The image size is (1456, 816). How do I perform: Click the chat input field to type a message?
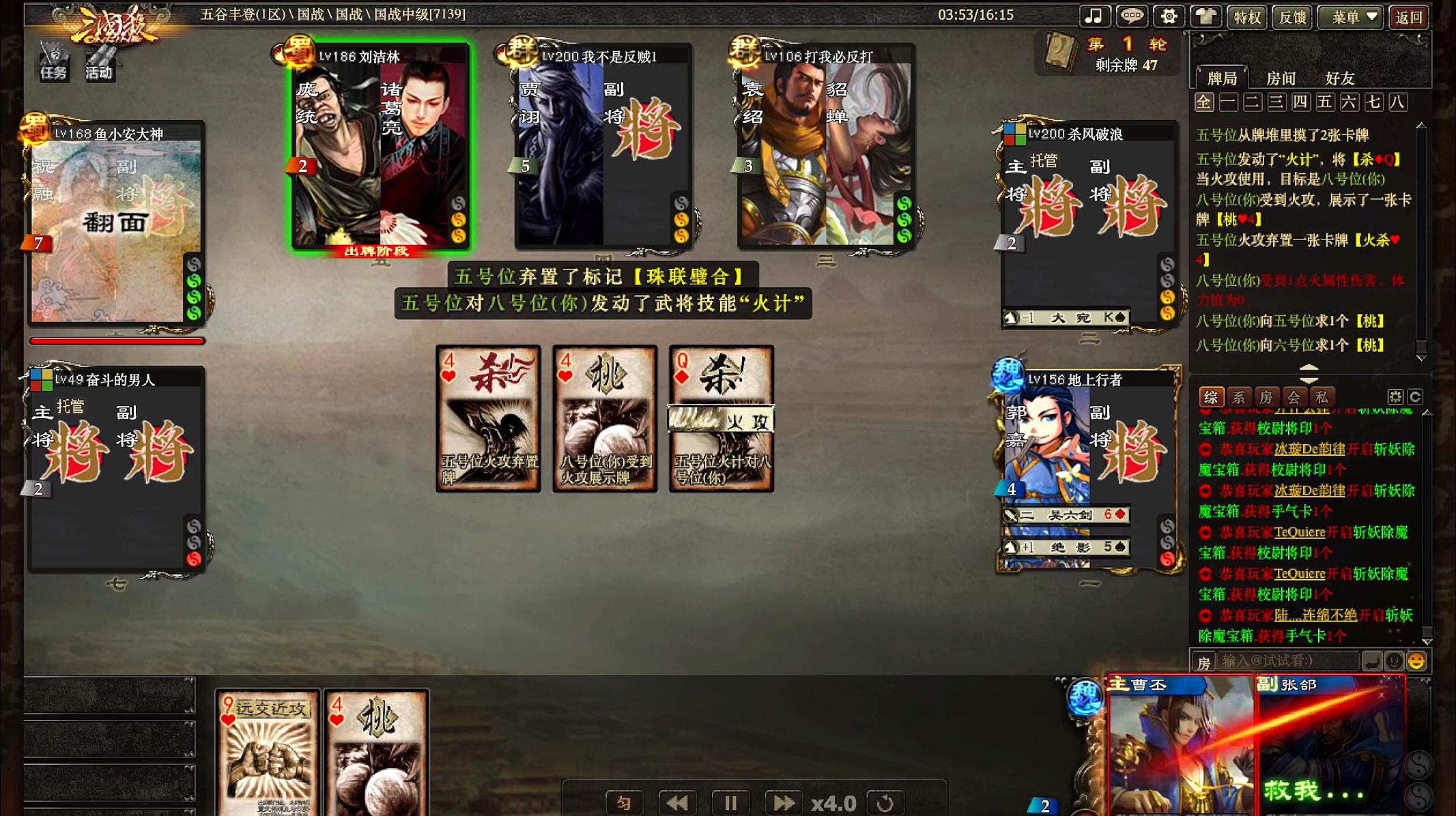pyautogui.click(x=1283, y=660)
